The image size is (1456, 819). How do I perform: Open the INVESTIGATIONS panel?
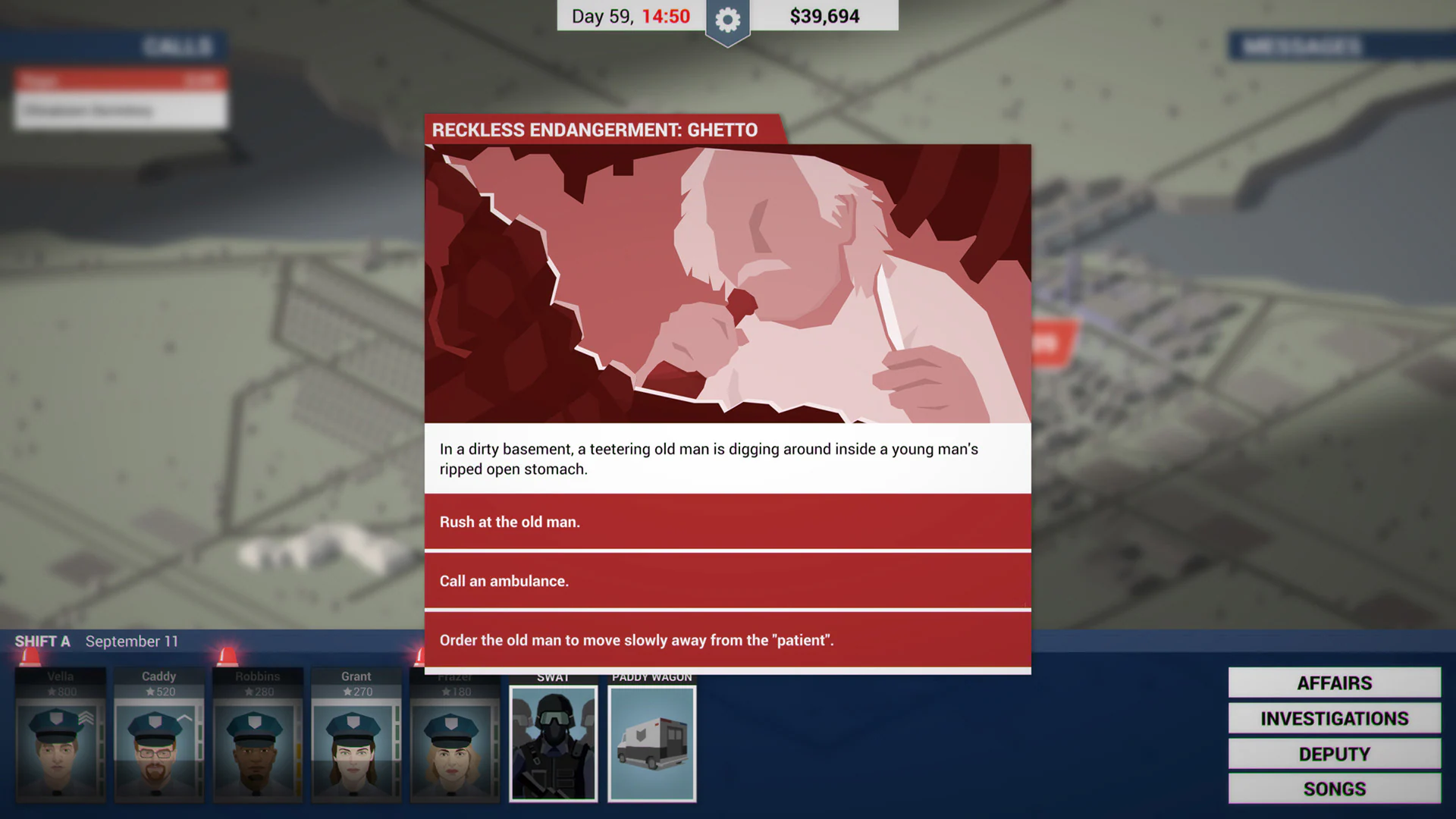coord(1333,718)
